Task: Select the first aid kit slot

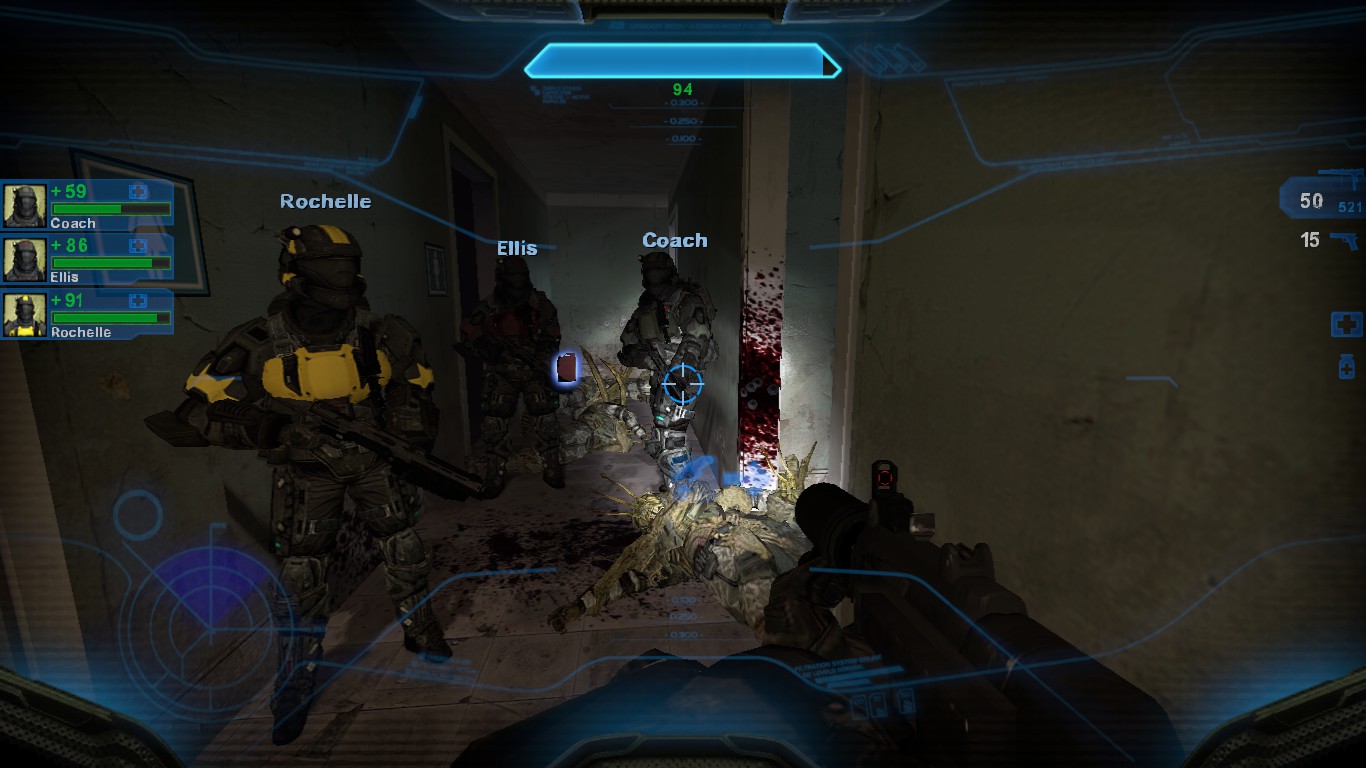Action: coord(1345,324)
